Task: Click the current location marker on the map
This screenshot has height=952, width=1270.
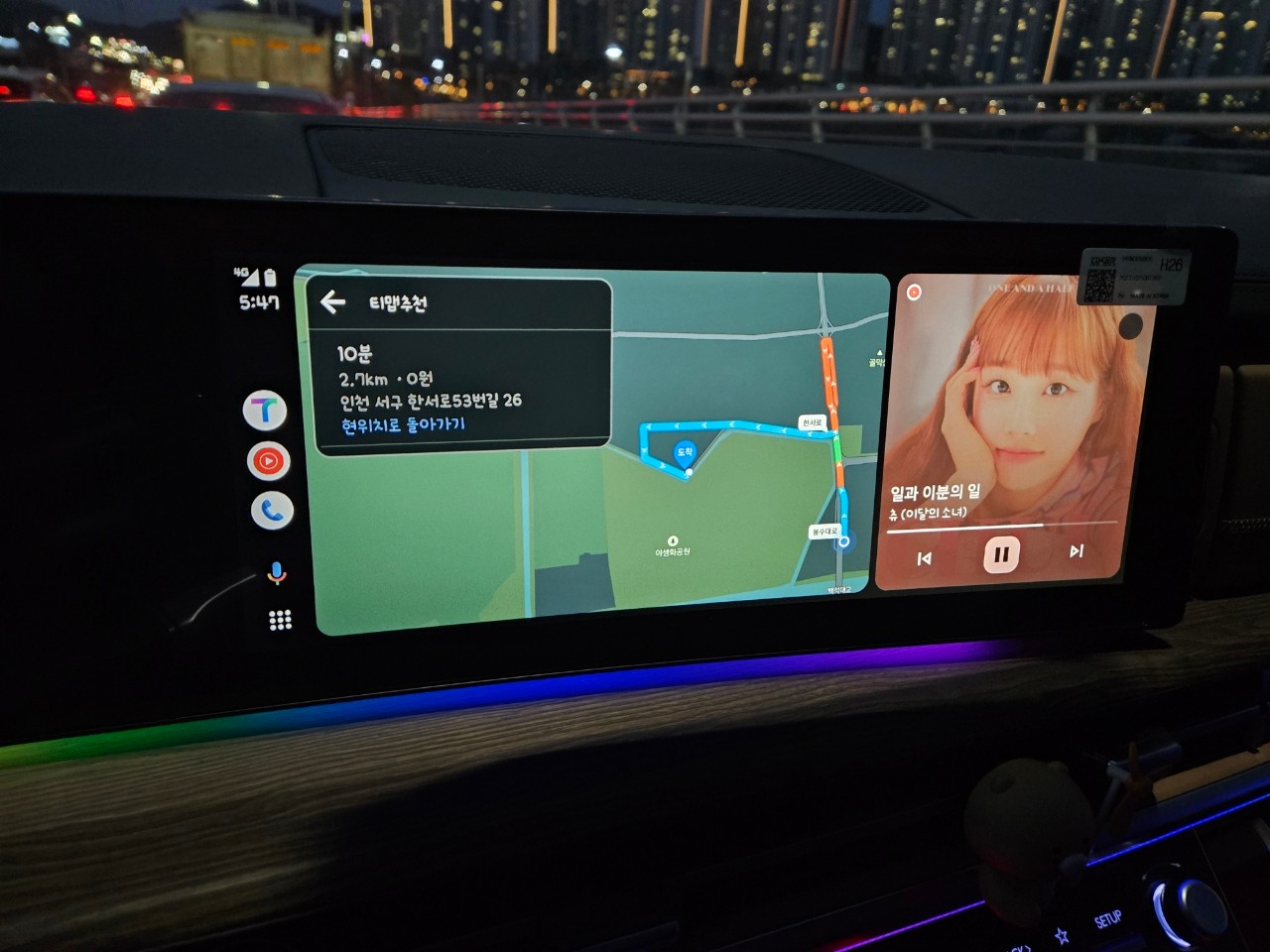Action: pyautogui.click(x=844, y=541)
